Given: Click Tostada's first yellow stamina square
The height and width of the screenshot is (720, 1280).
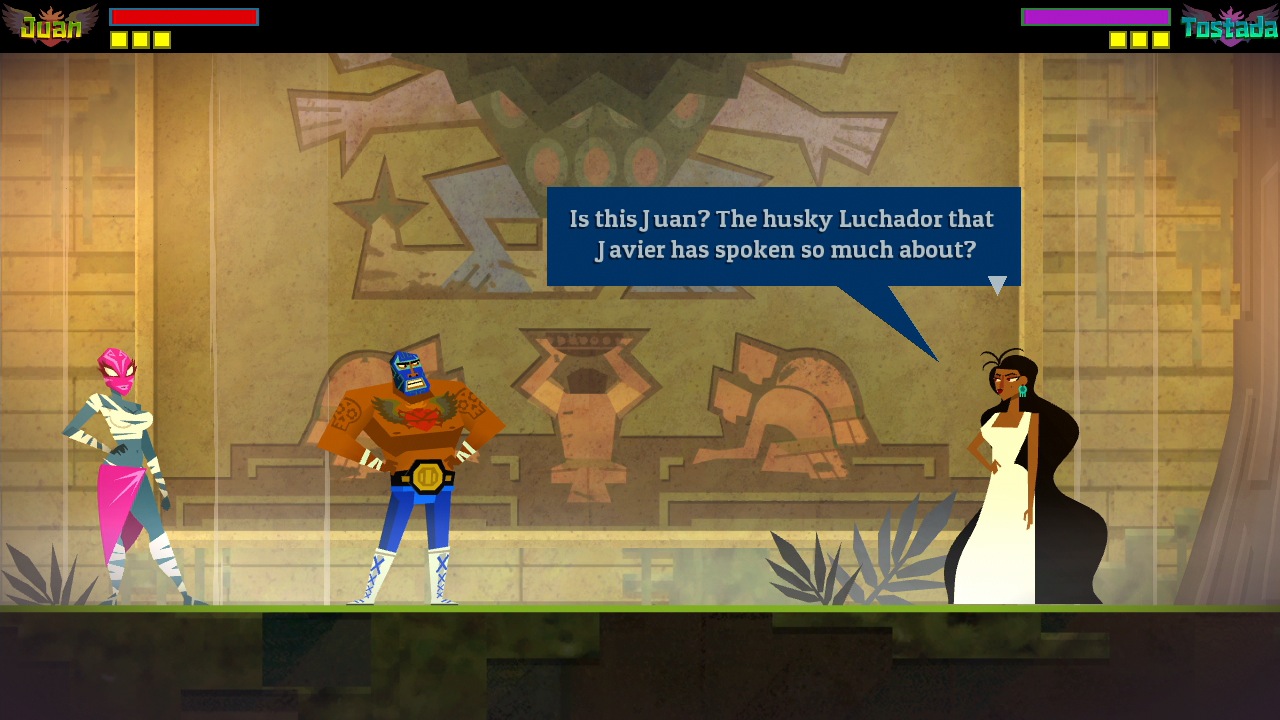Looking at the screenshot, I should (x=1118, y=41).
